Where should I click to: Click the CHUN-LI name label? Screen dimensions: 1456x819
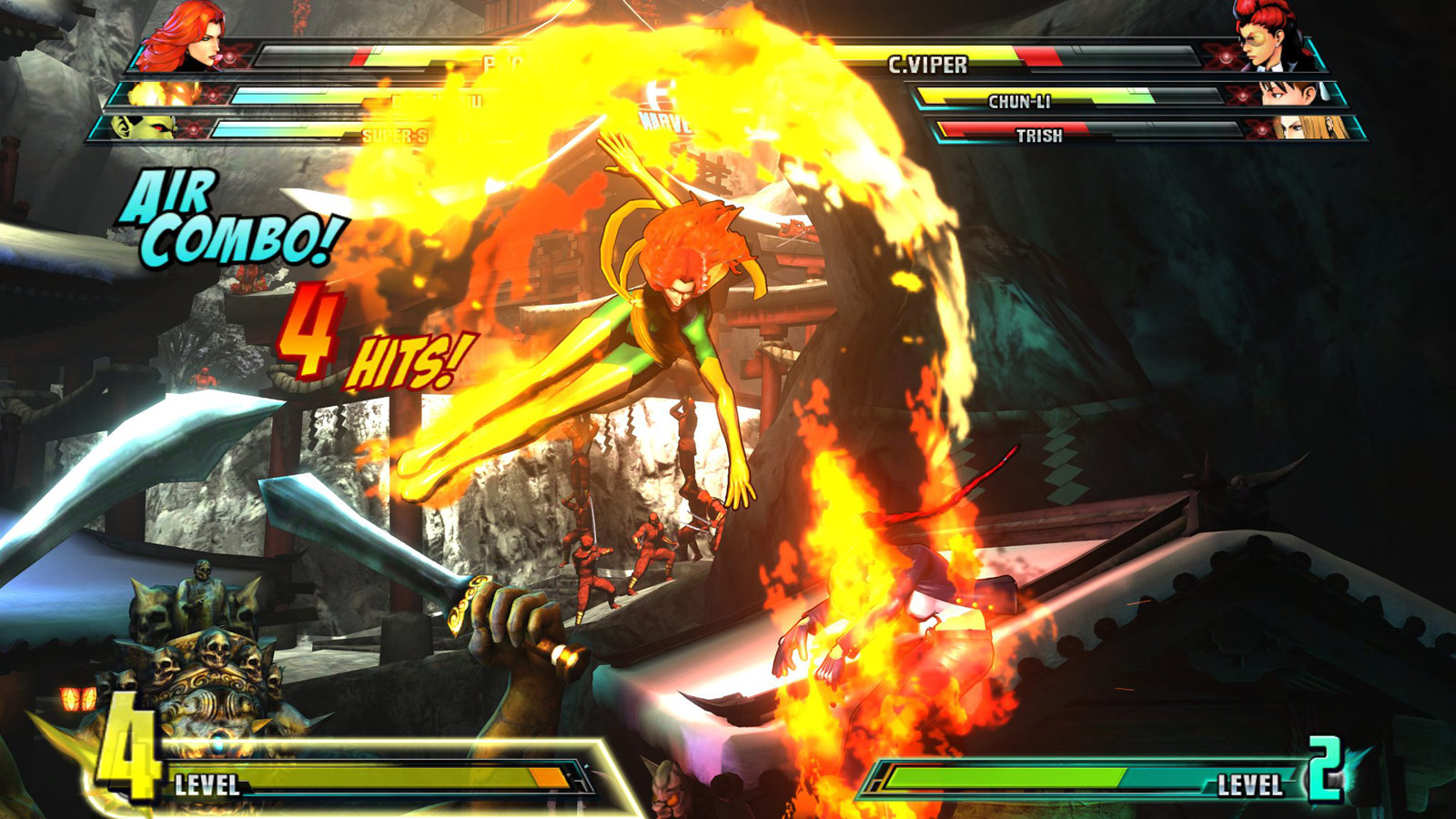click(1018, 100)
